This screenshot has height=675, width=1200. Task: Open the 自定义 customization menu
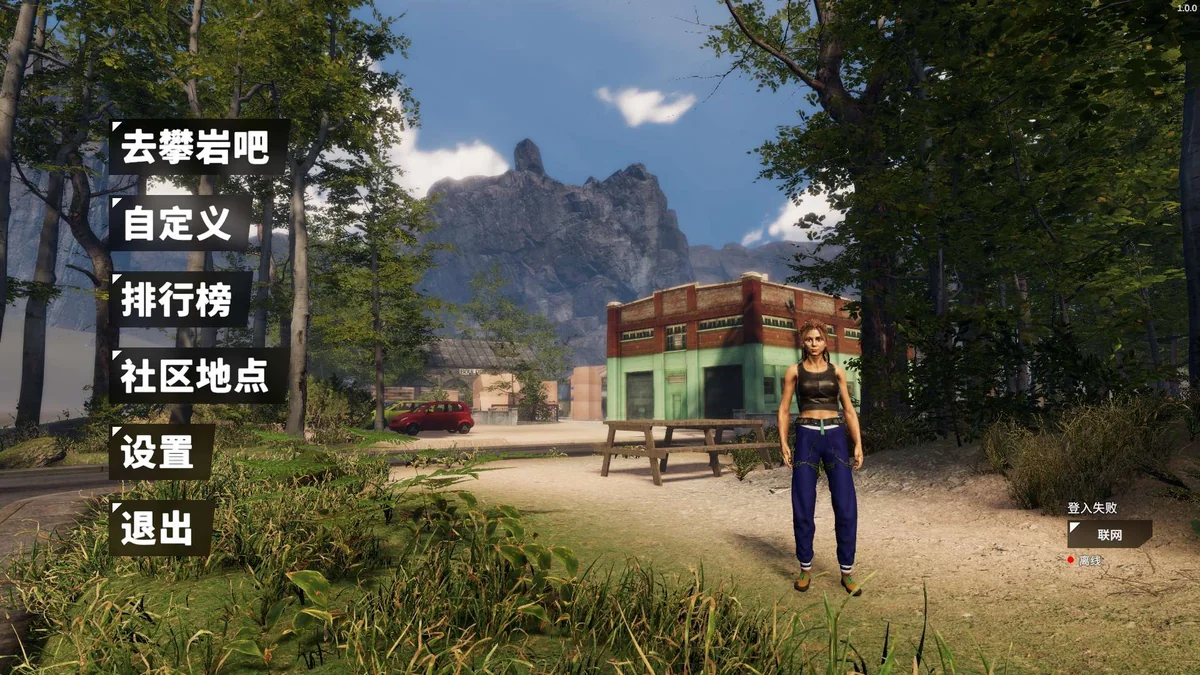(180, 223)
